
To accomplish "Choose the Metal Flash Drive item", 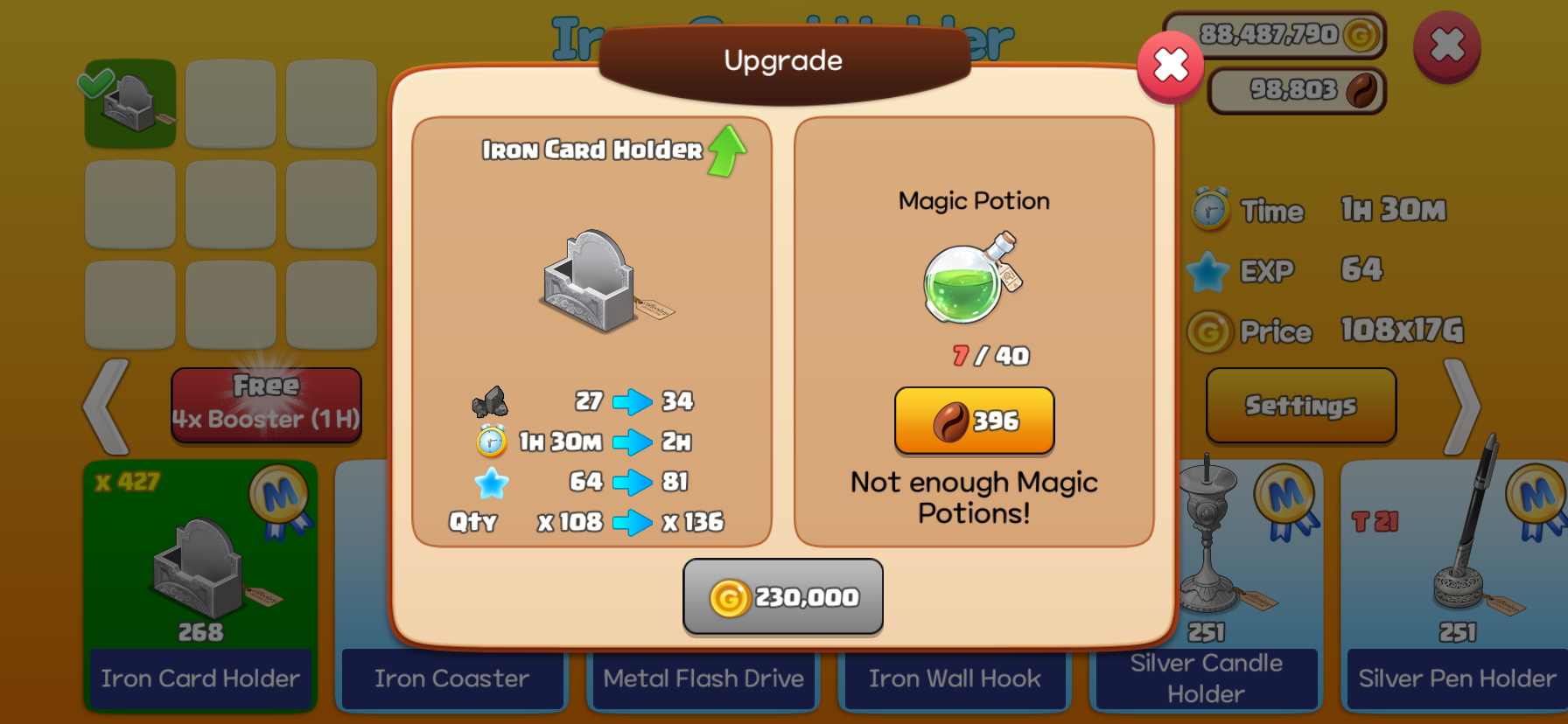I will tap(703, 679).
